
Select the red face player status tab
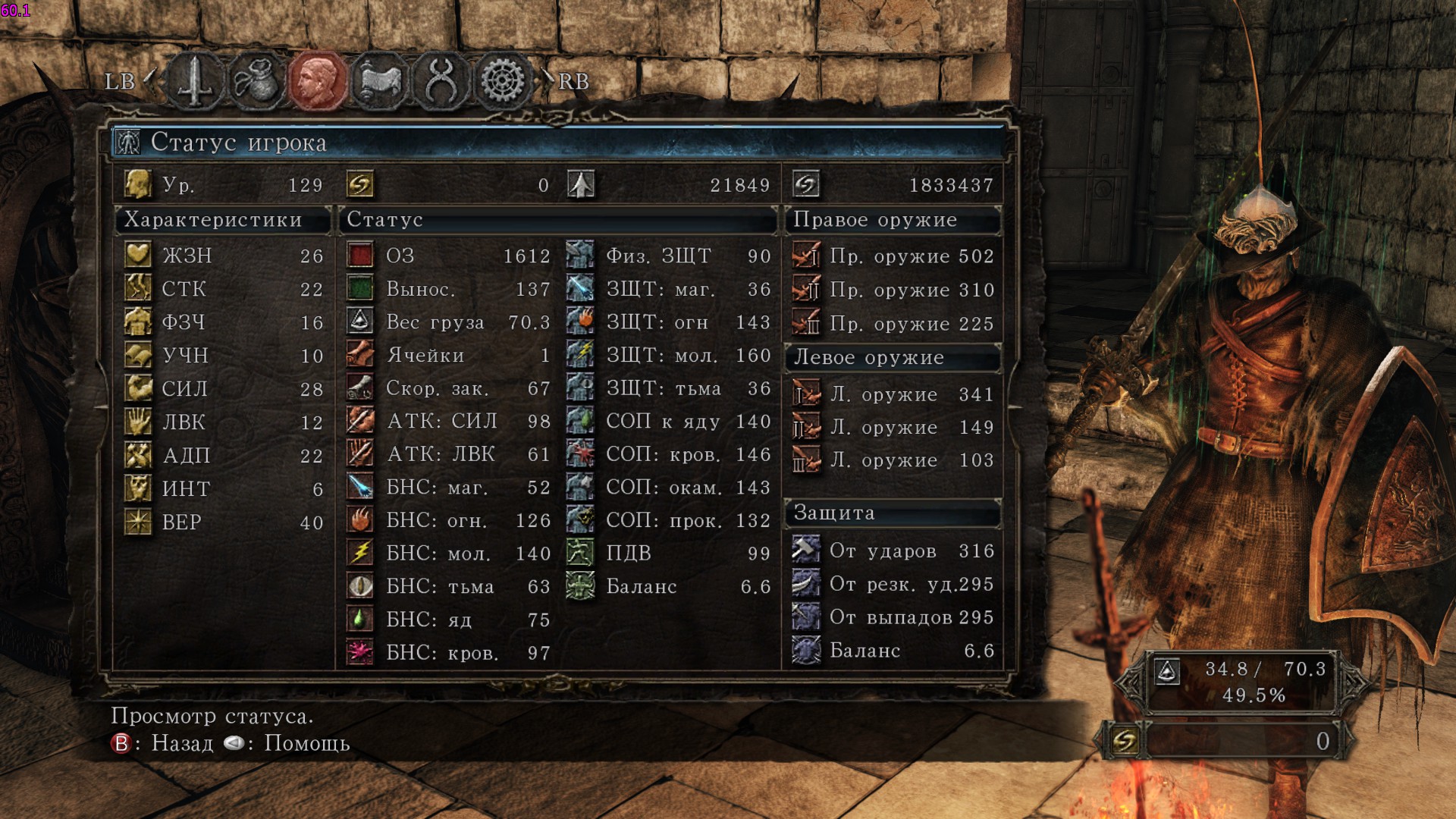318,81
